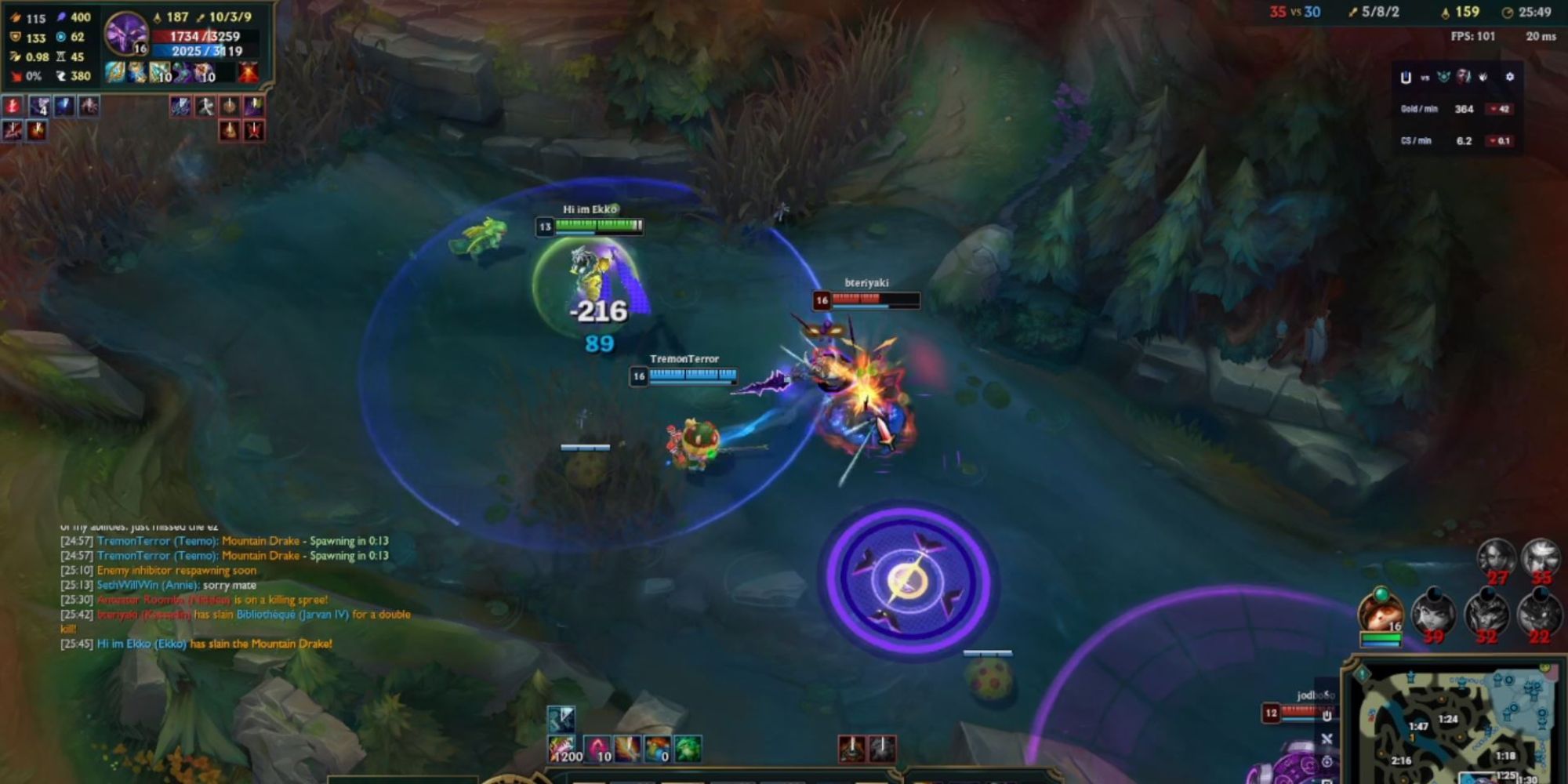Toggle the camera icon next to the minimap

[x=1327, y=763]
